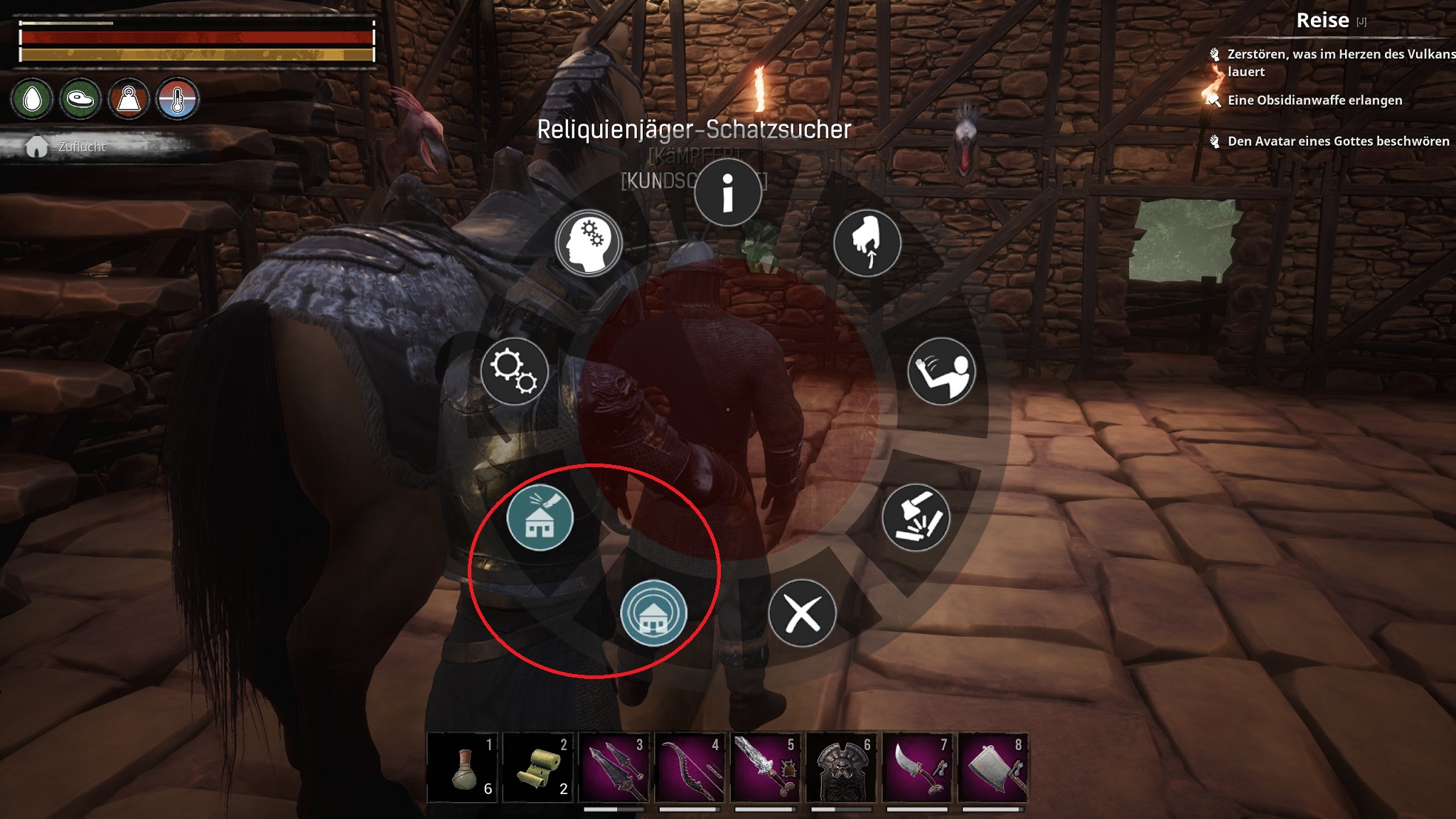Select the teal house with hand option
Screen dimensions: 1456x819
coord(540,518)
